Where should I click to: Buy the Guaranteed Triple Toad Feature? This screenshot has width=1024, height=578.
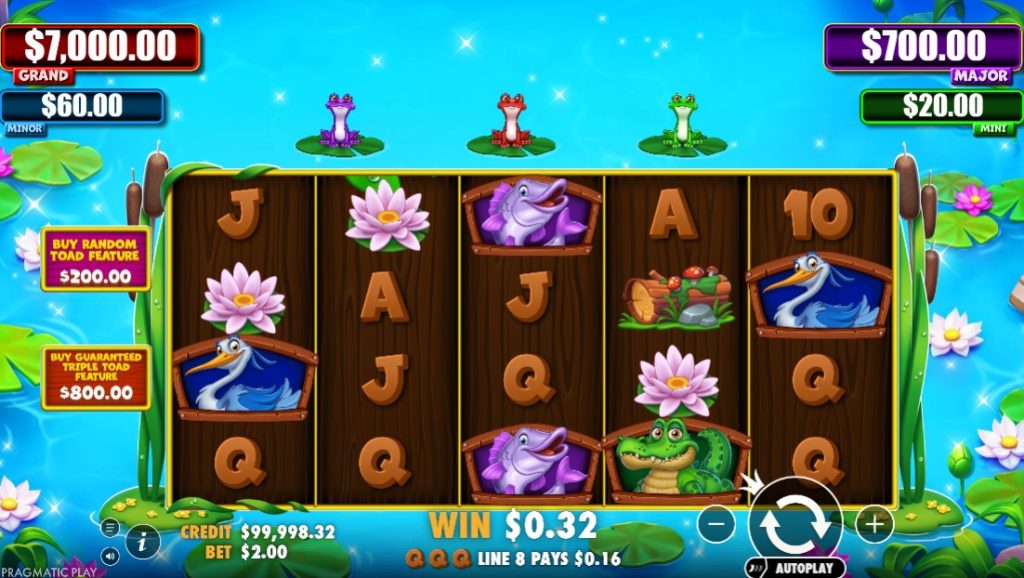coord(96,377)
